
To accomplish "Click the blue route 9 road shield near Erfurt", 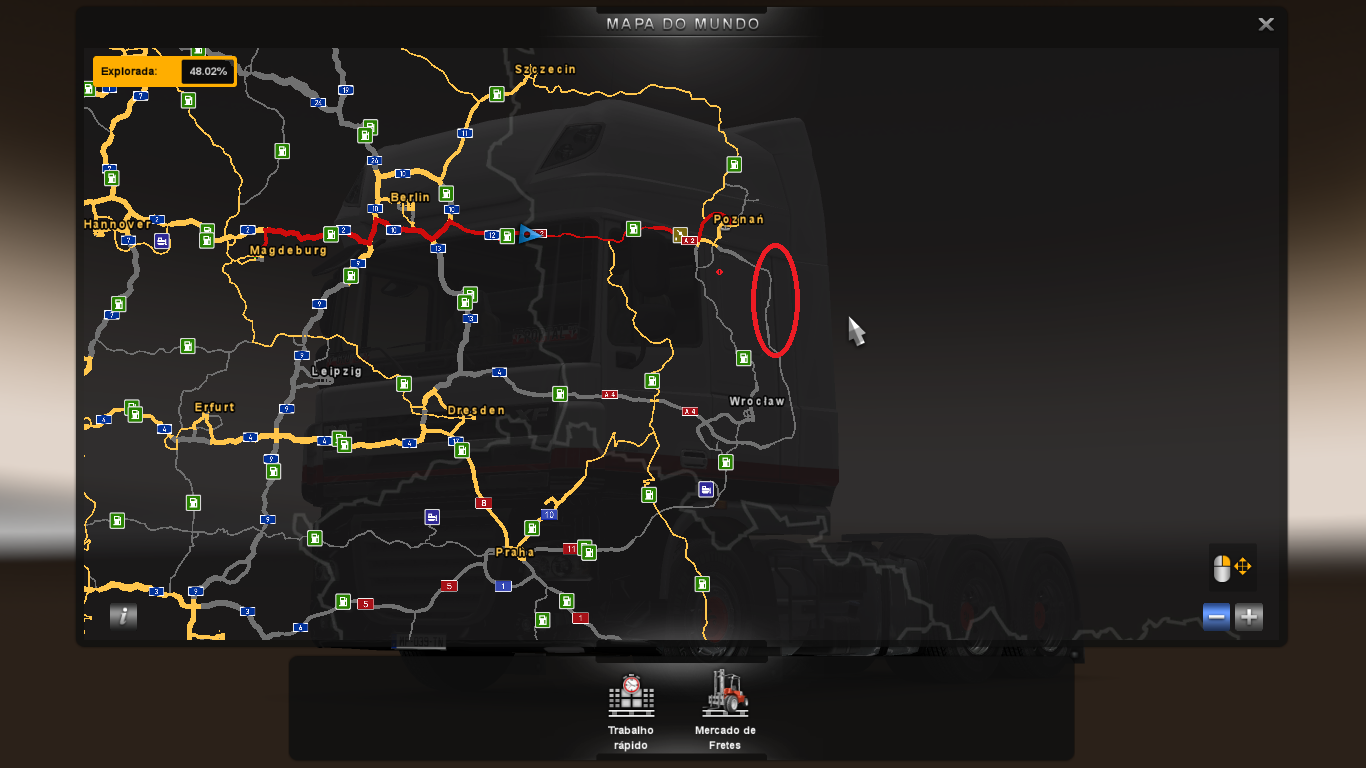I will click(x=289, y=408).
